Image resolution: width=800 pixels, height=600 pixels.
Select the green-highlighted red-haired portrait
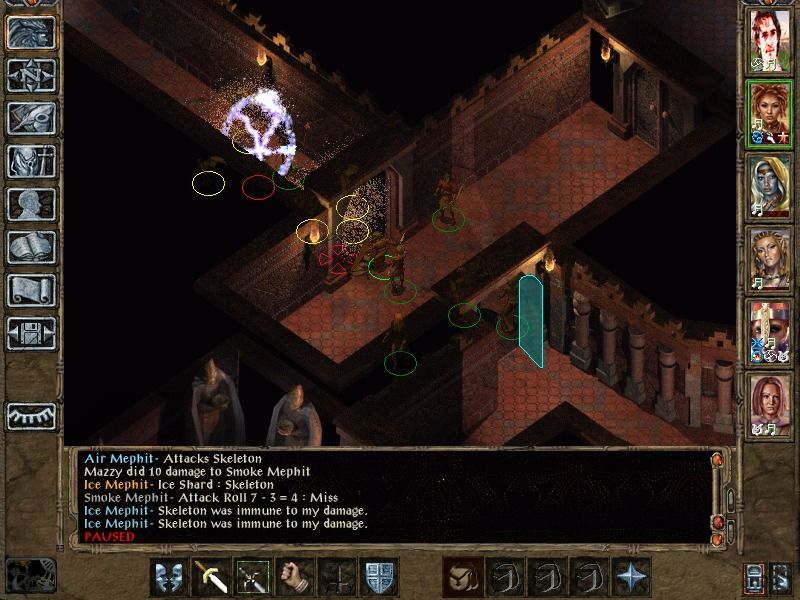pyautogui.click(x=770, y=115)
